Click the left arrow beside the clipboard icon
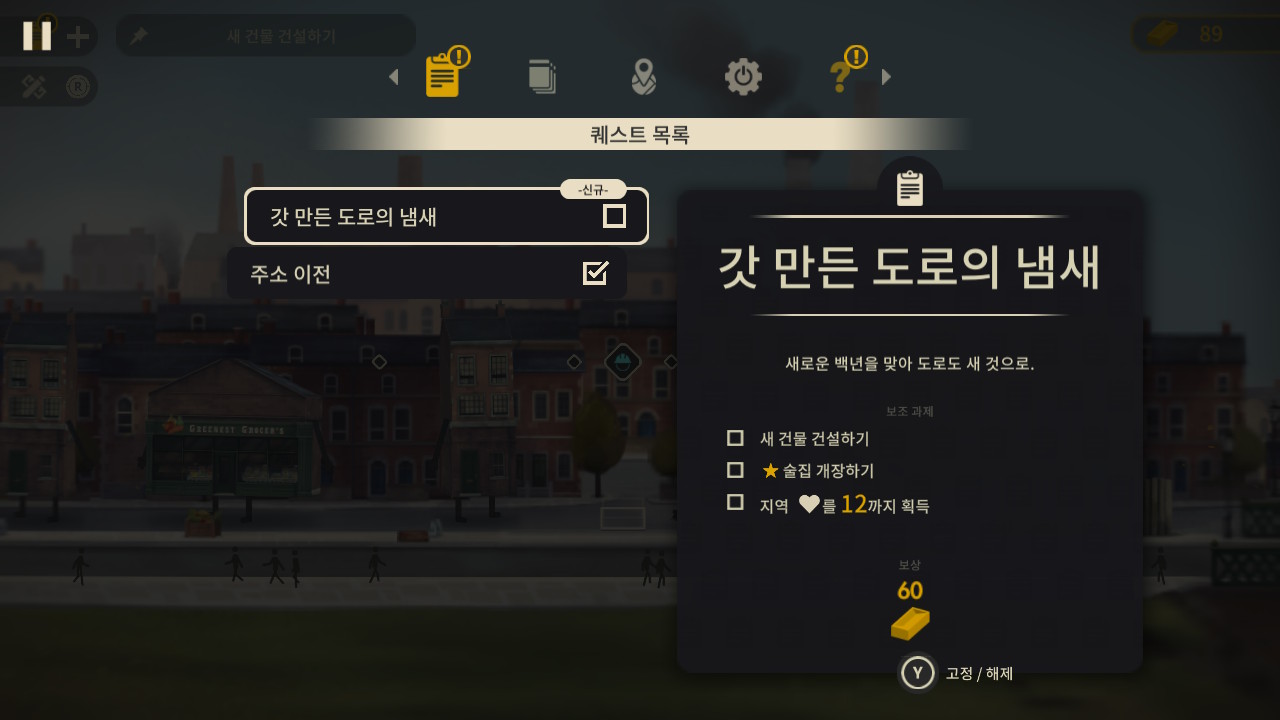This screenshot has height=720, width=1280. coord(392,76)
